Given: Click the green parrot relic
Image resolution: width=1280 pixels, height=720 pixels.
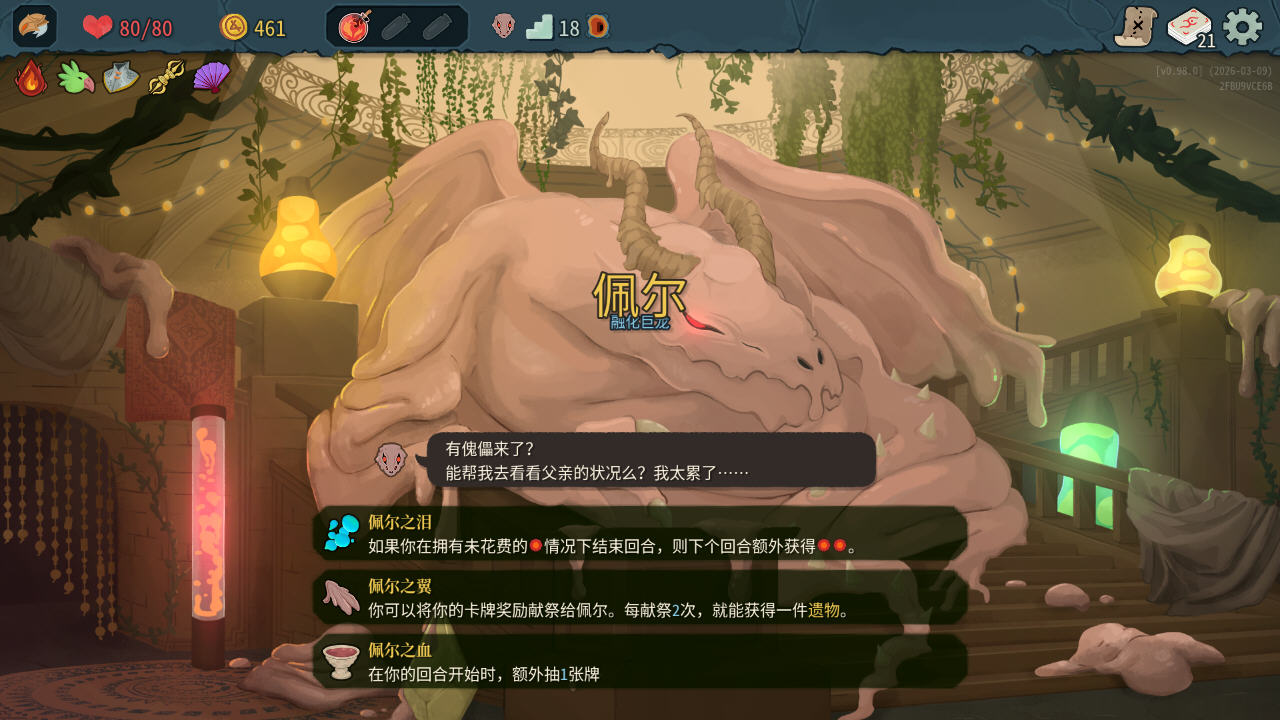Looking at the screenshot, I should [x=75, y=77].
